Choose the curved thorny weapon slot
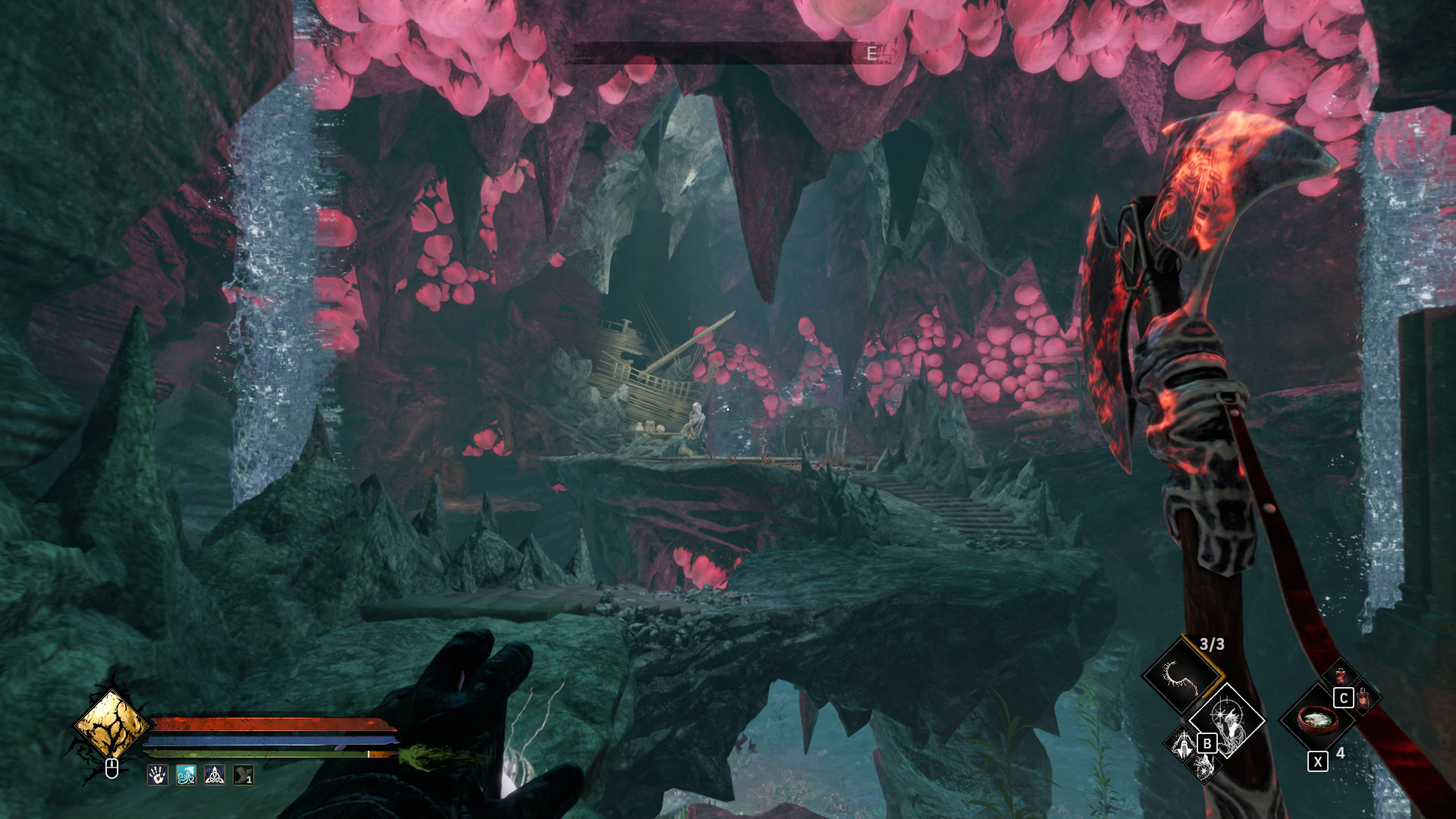Viewport: 1456px width, 819px height. pyautogui.click(x=1181, y=675)
